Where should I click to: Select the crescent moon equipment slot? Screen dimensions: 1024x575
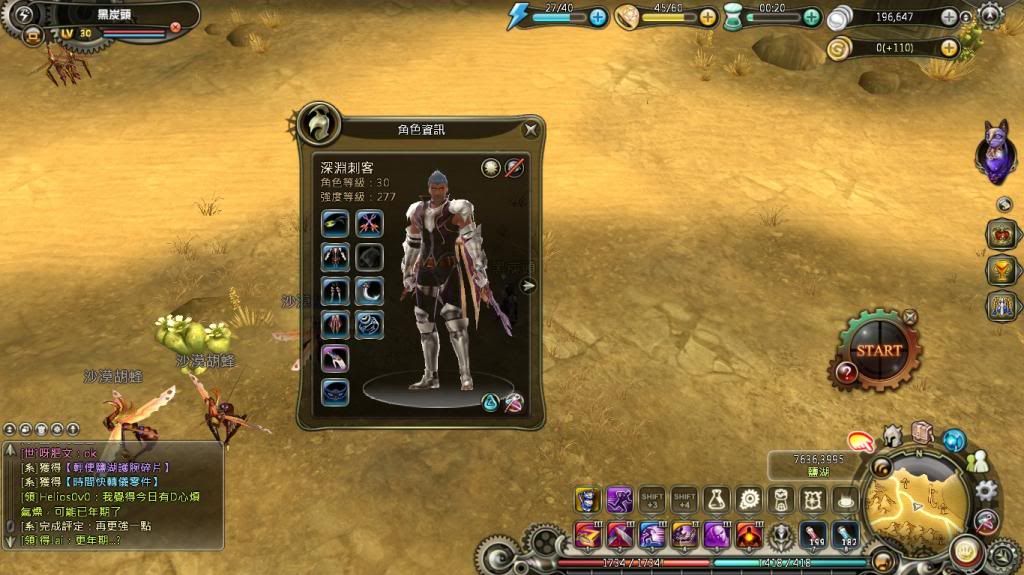pos(369,291)
